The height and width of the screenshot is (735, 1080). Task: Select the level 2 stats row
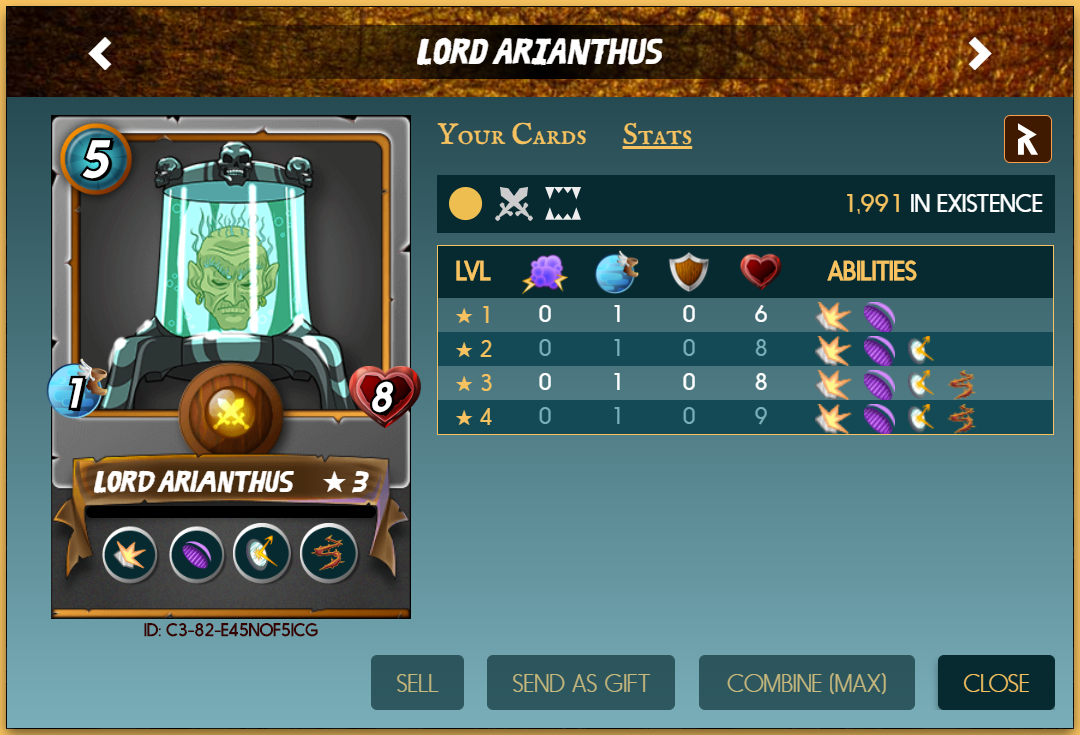pyautogui.click(x=745, y=349)
